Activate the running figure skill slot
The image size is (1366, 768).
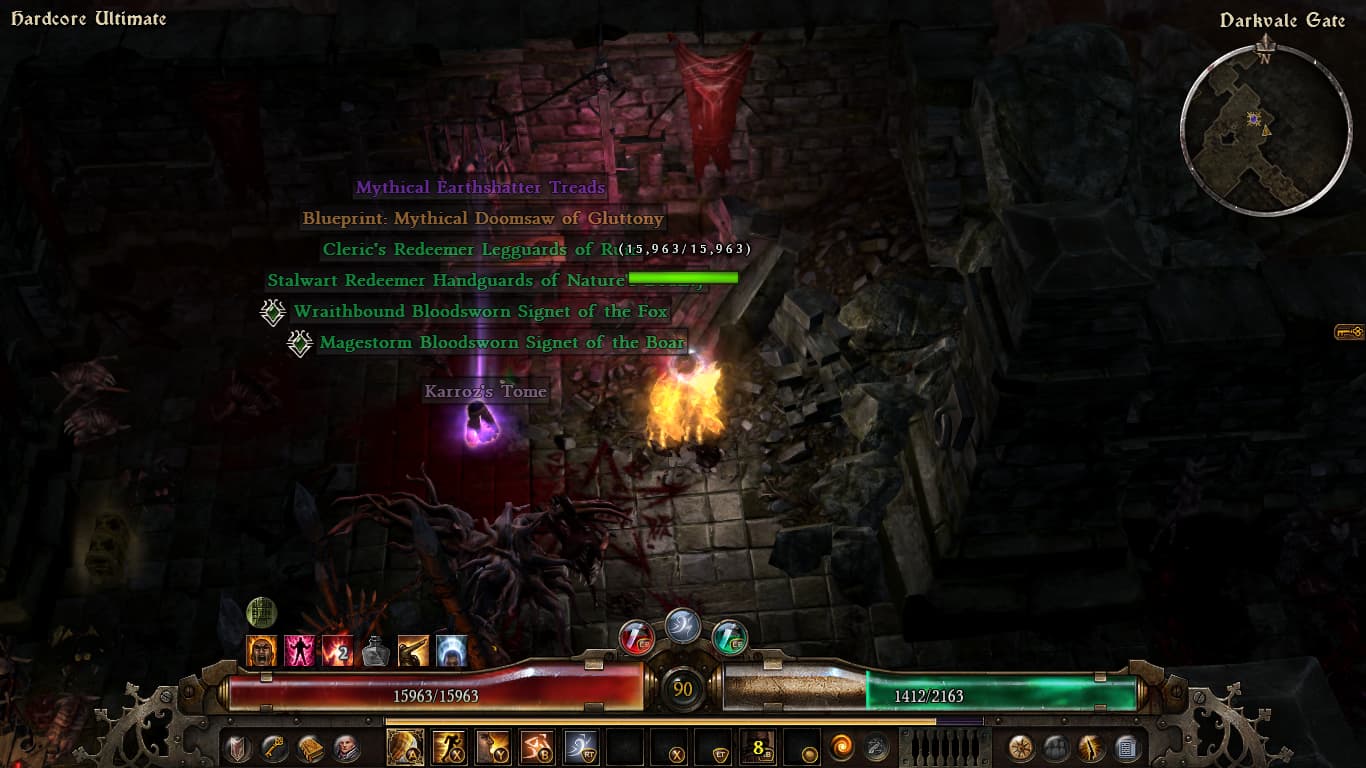448,747
